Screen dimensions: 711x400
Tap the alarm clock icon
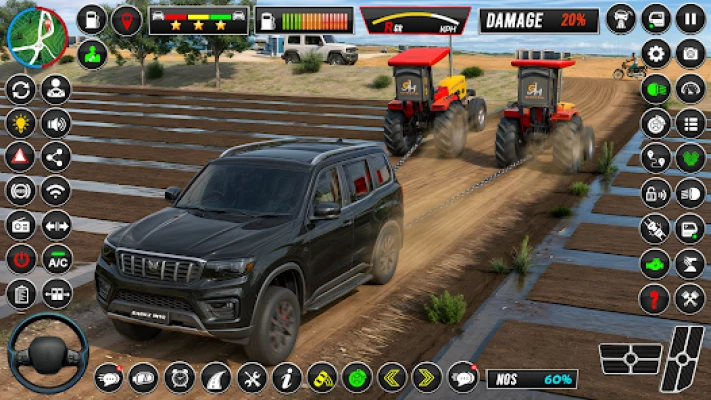(x=180, y=377)
